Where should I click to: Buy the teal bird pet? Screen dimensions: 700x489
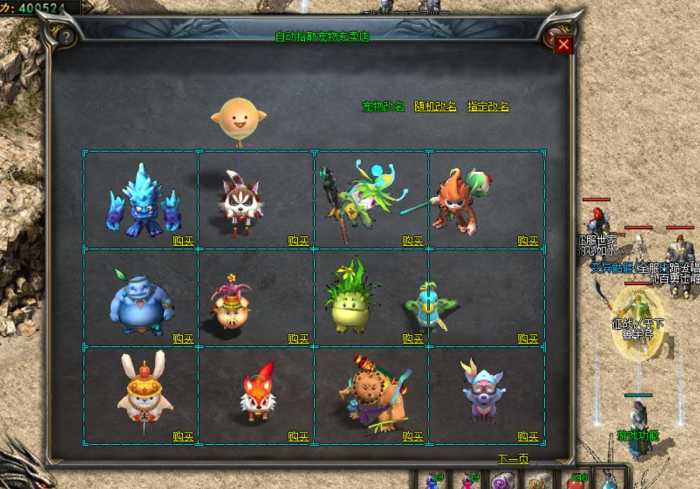[528, 338]
